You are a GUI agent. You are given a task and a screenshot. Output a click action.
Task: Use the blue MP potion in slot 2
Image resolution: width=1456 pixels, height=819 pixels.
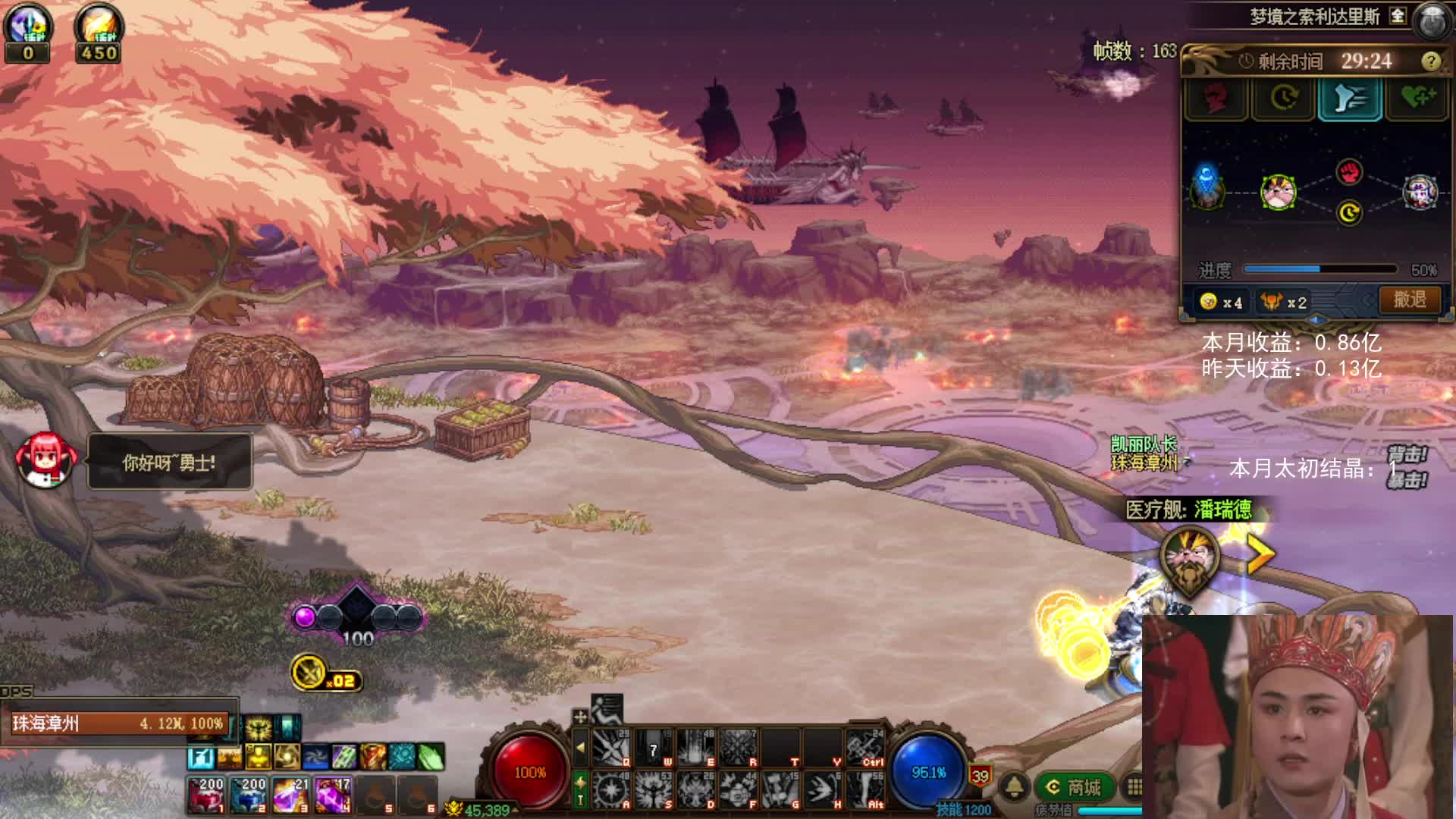click(x=249, y=795)
